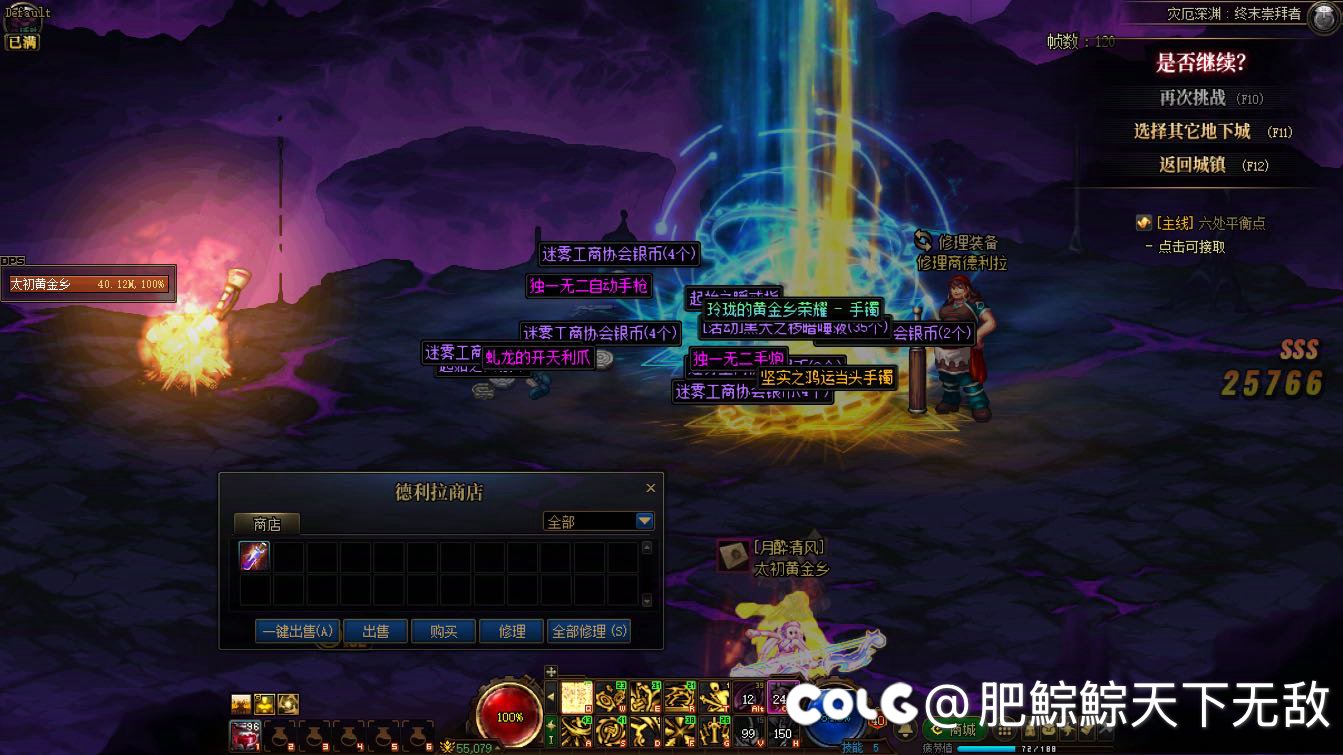This screenshot has height=755, width=1343.
Task: Click the round icon beside the dungeon name
Action: 1322,17
